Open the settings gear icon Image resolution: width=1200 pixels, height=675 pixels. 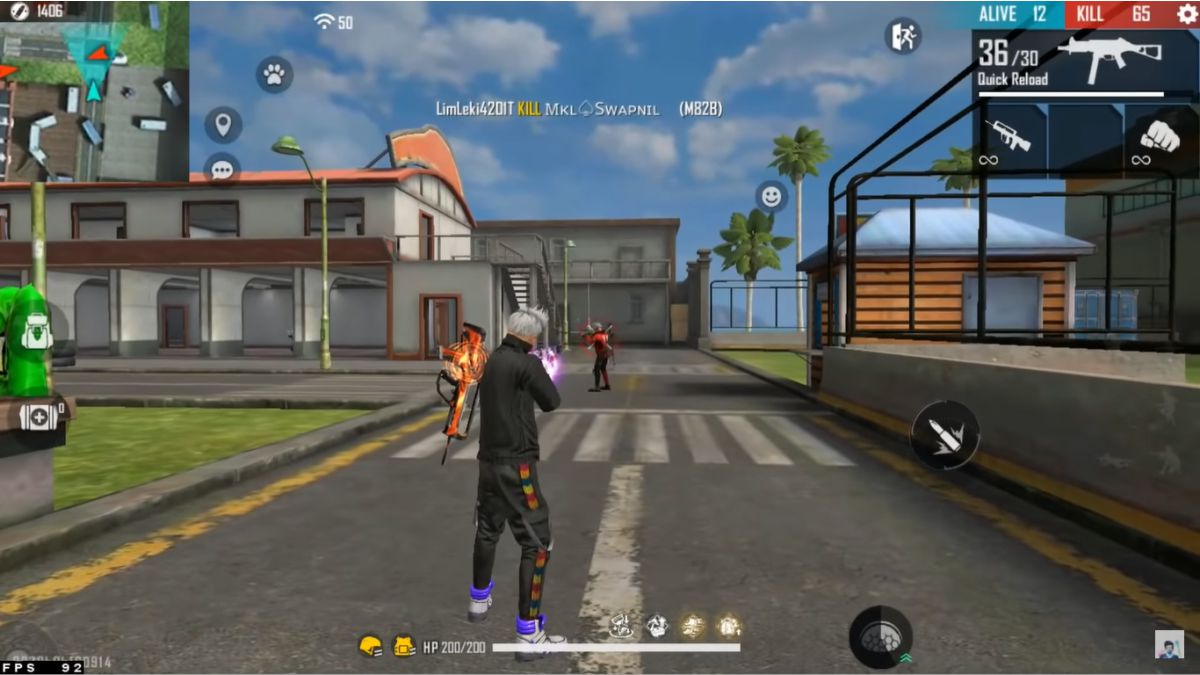[1186, 14]
